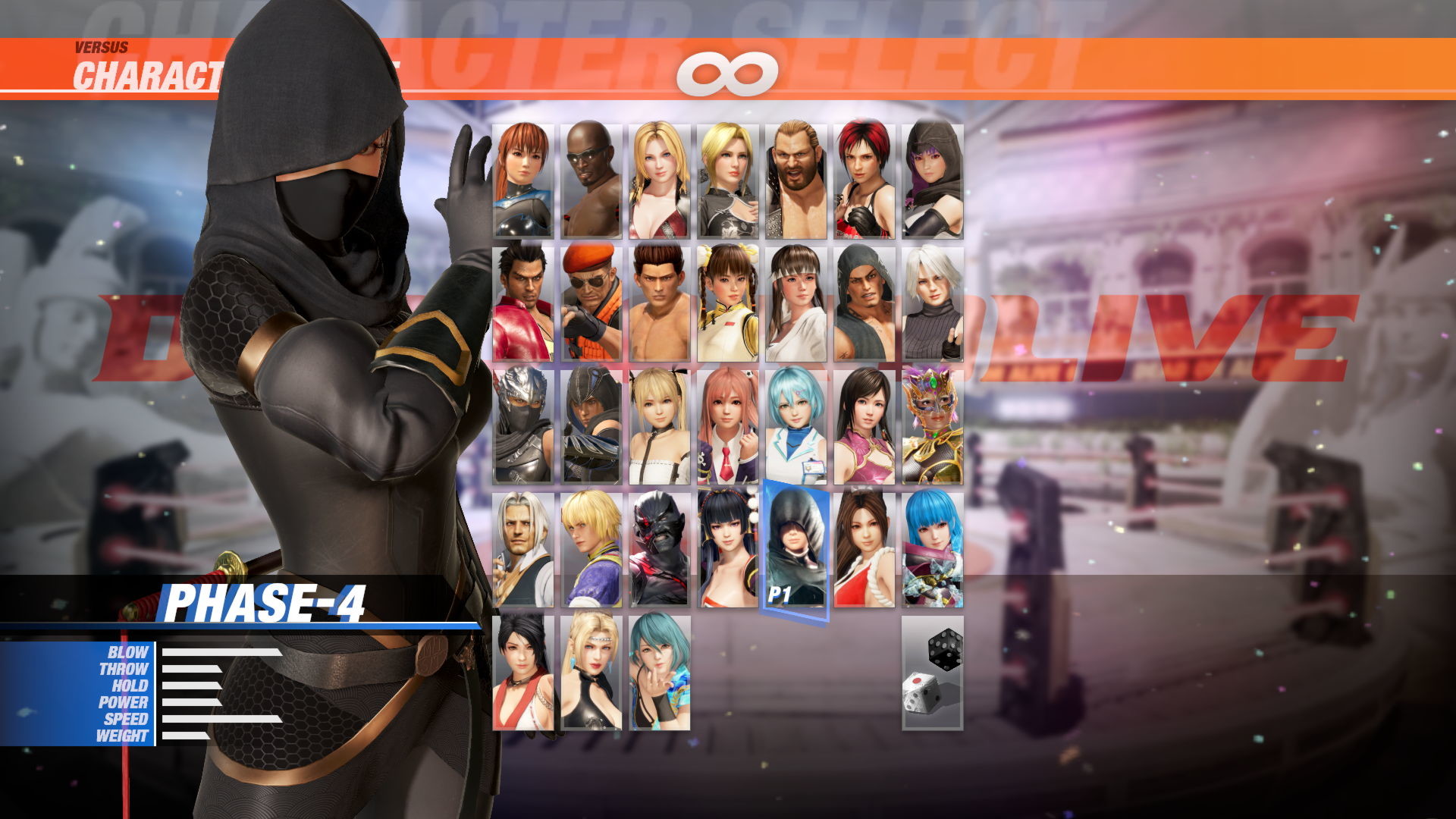Pick Tina, the blonde wrestler portrait
This screenshot has width=1456, height=819.
pos(658,178)
